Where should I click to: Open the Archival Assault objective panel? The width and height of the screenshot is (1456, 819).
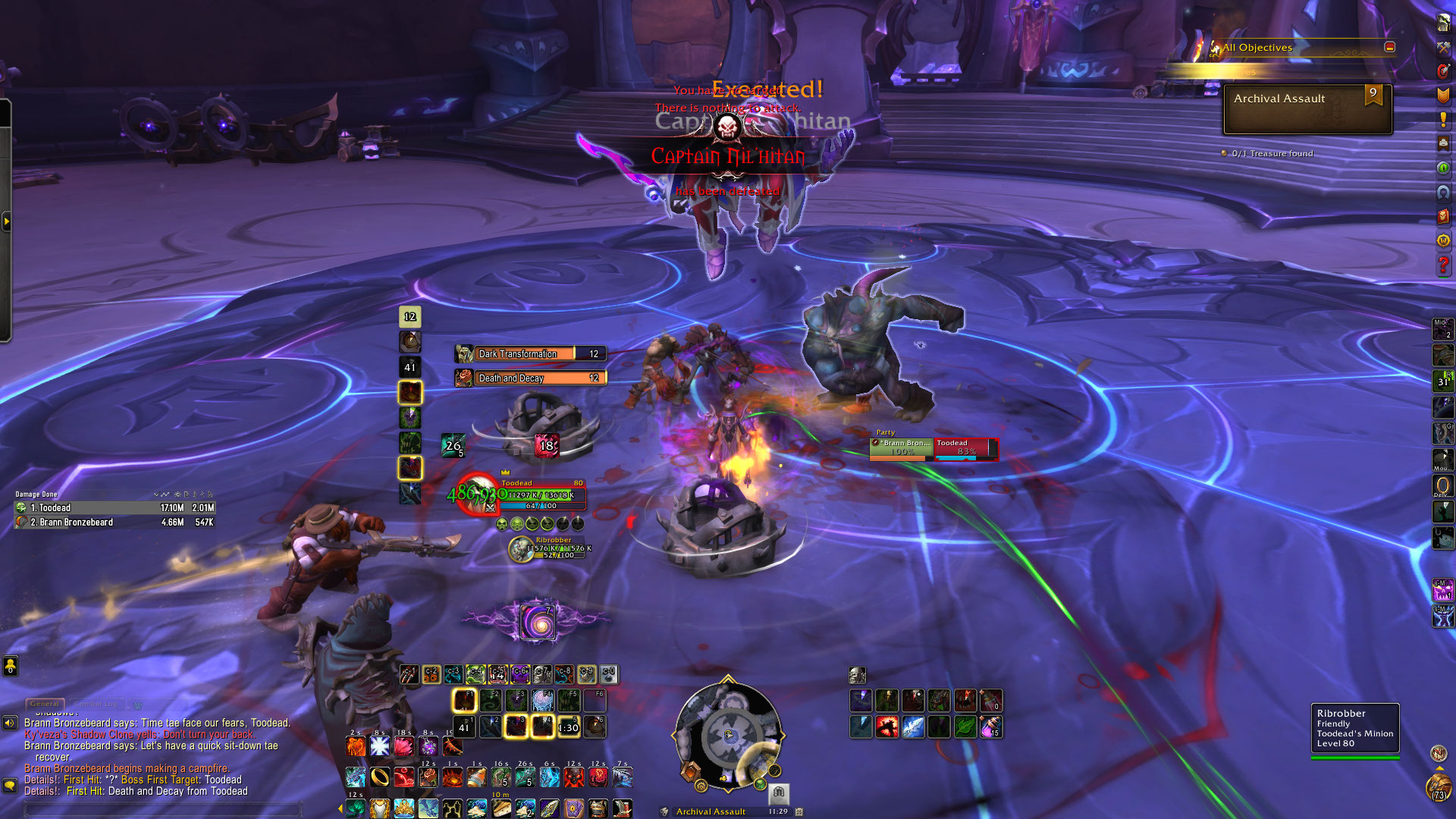click(1307, 108)
